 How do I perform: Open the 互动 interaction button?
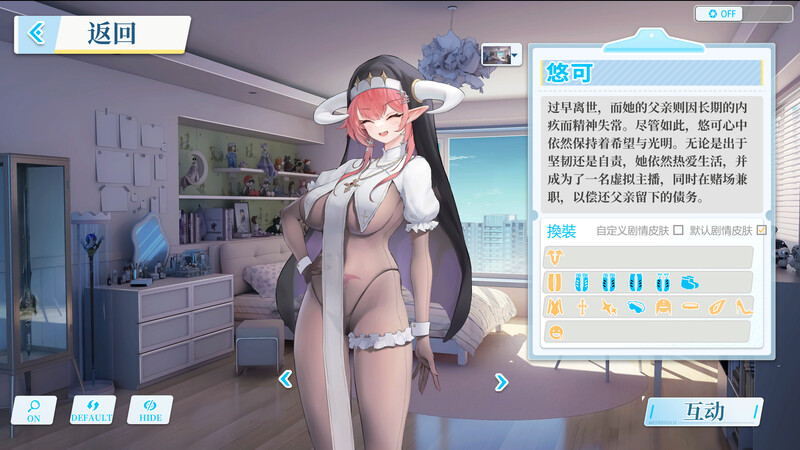[x=702, y=410]
